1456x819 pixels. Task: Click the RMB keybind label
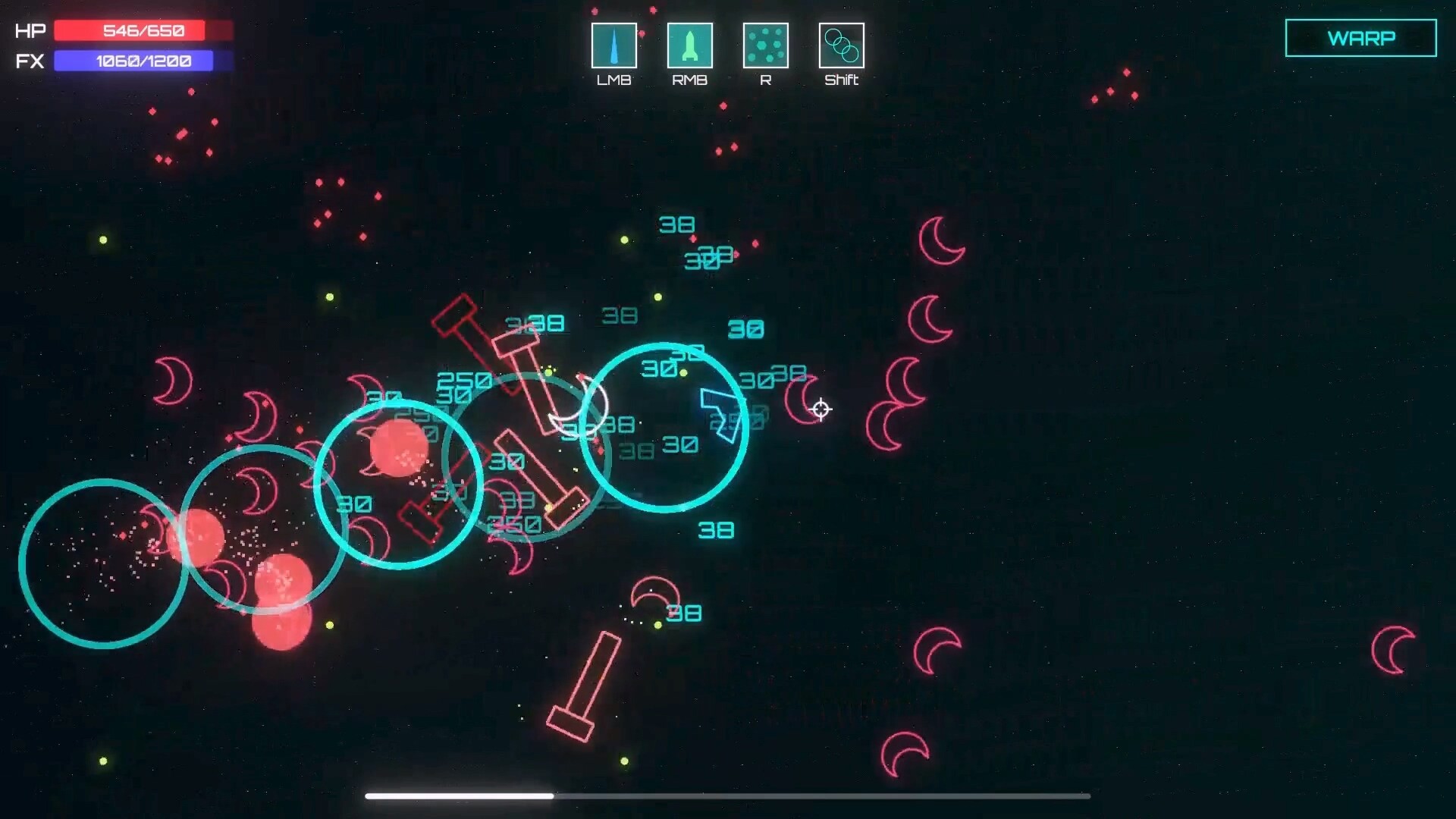690,79
